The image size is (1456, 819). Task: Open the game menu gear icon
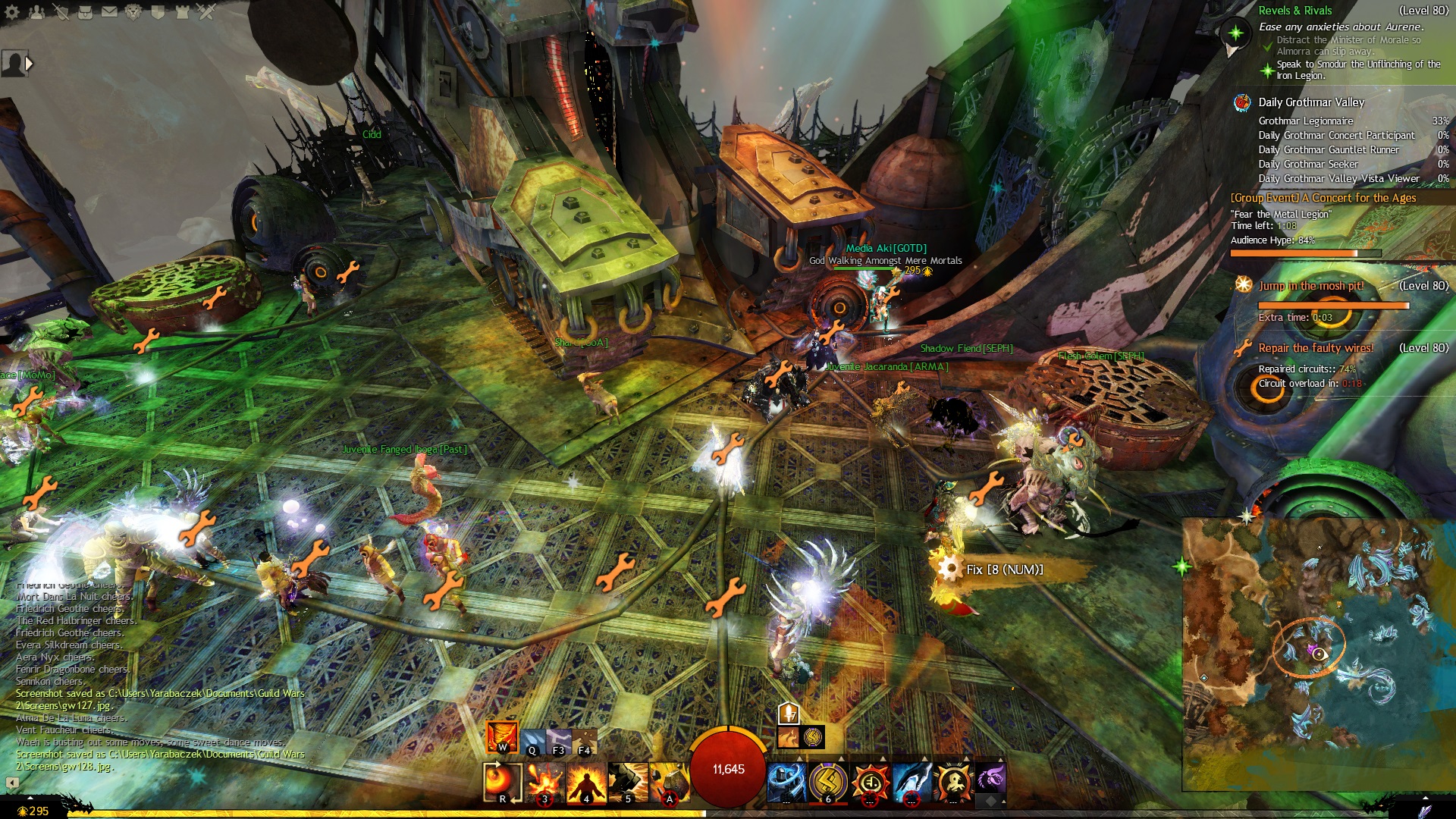(x=12, y=12)
